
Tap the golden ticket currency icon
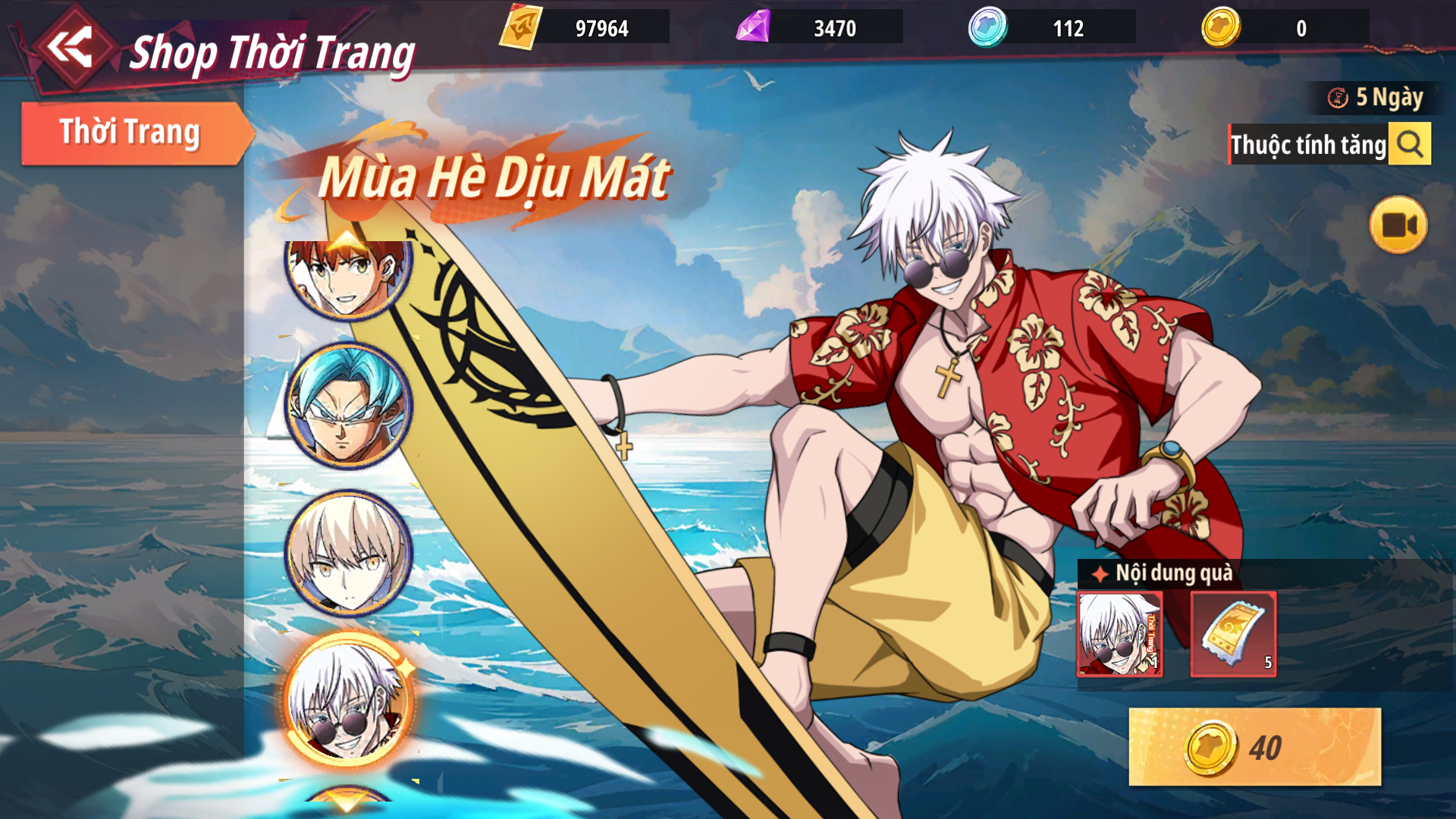[520, 28]
